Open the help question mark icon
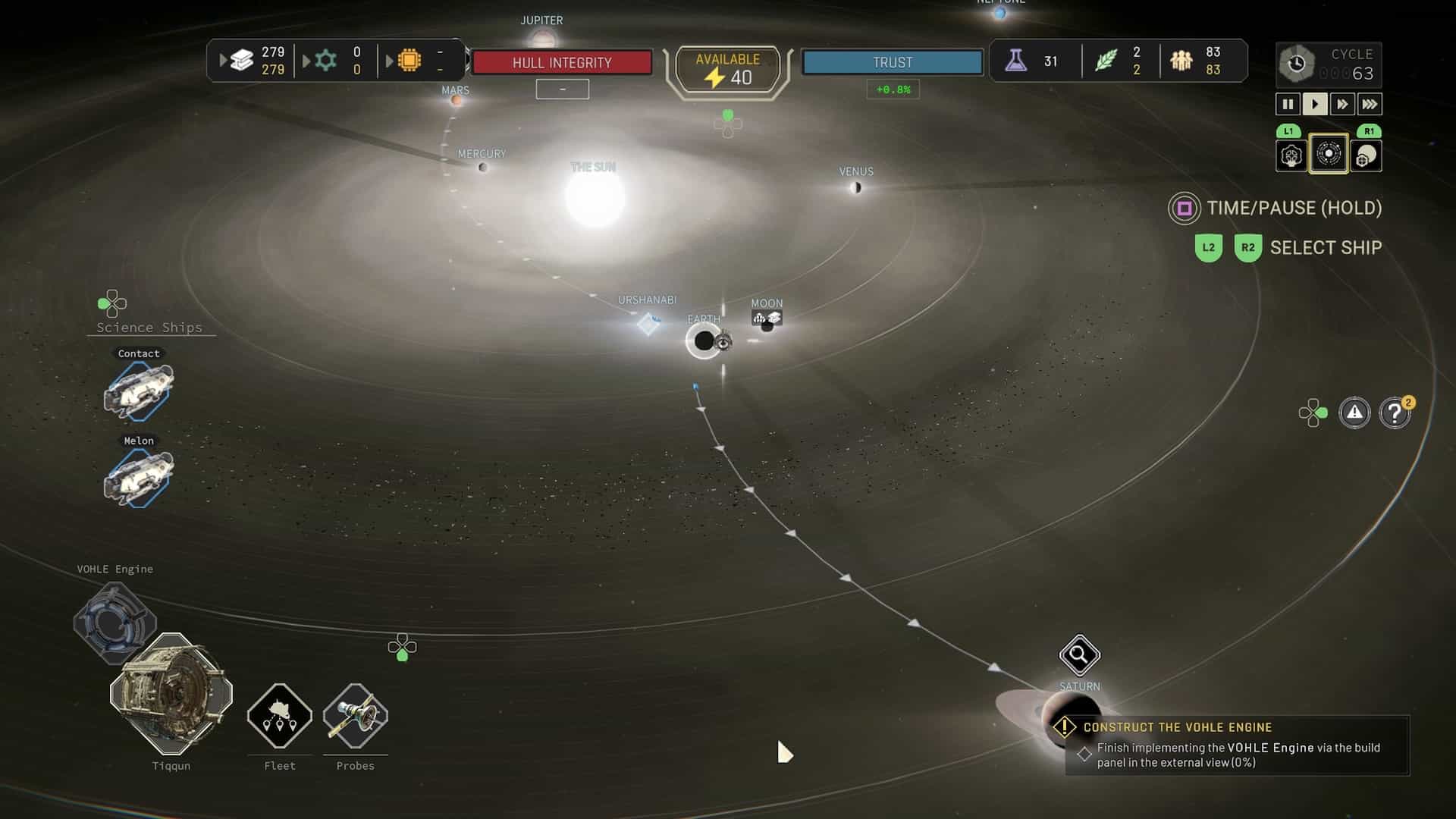This screenshot has width=1456, height=819. pyautogui.click(x=1395, y=413)
